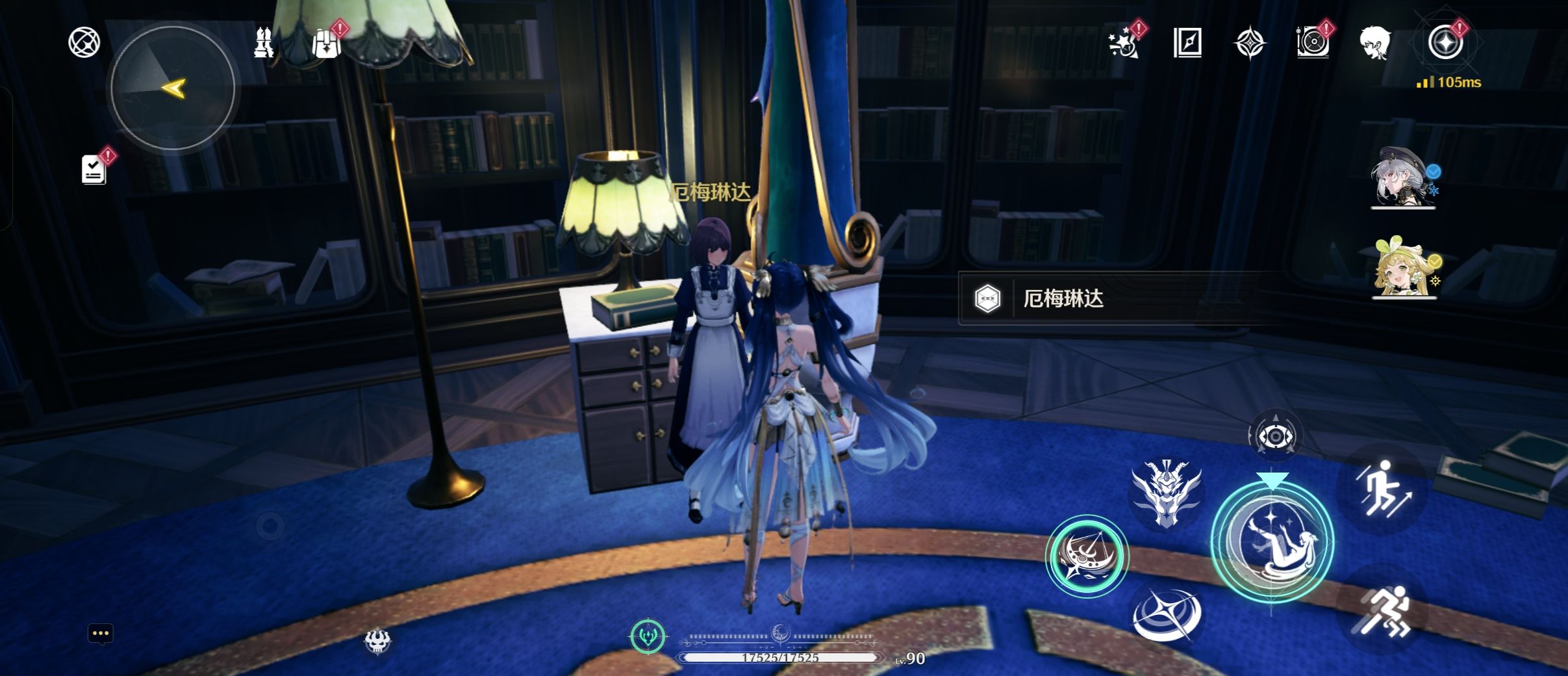Tap the globe icon beside the minimap
The image size is (1568, 676).
[84, 43]
